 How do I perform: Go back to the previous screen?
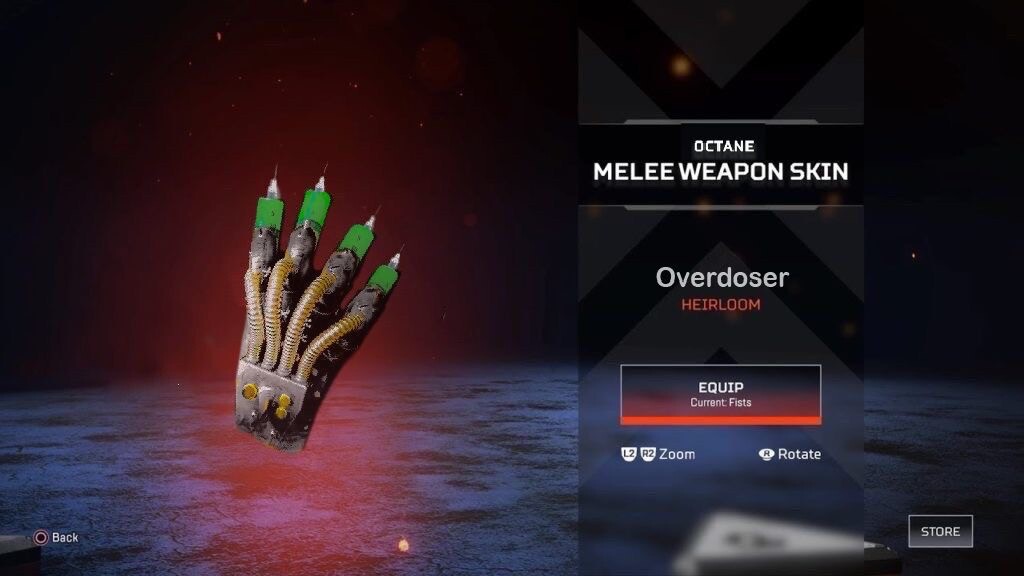[56, 537]
